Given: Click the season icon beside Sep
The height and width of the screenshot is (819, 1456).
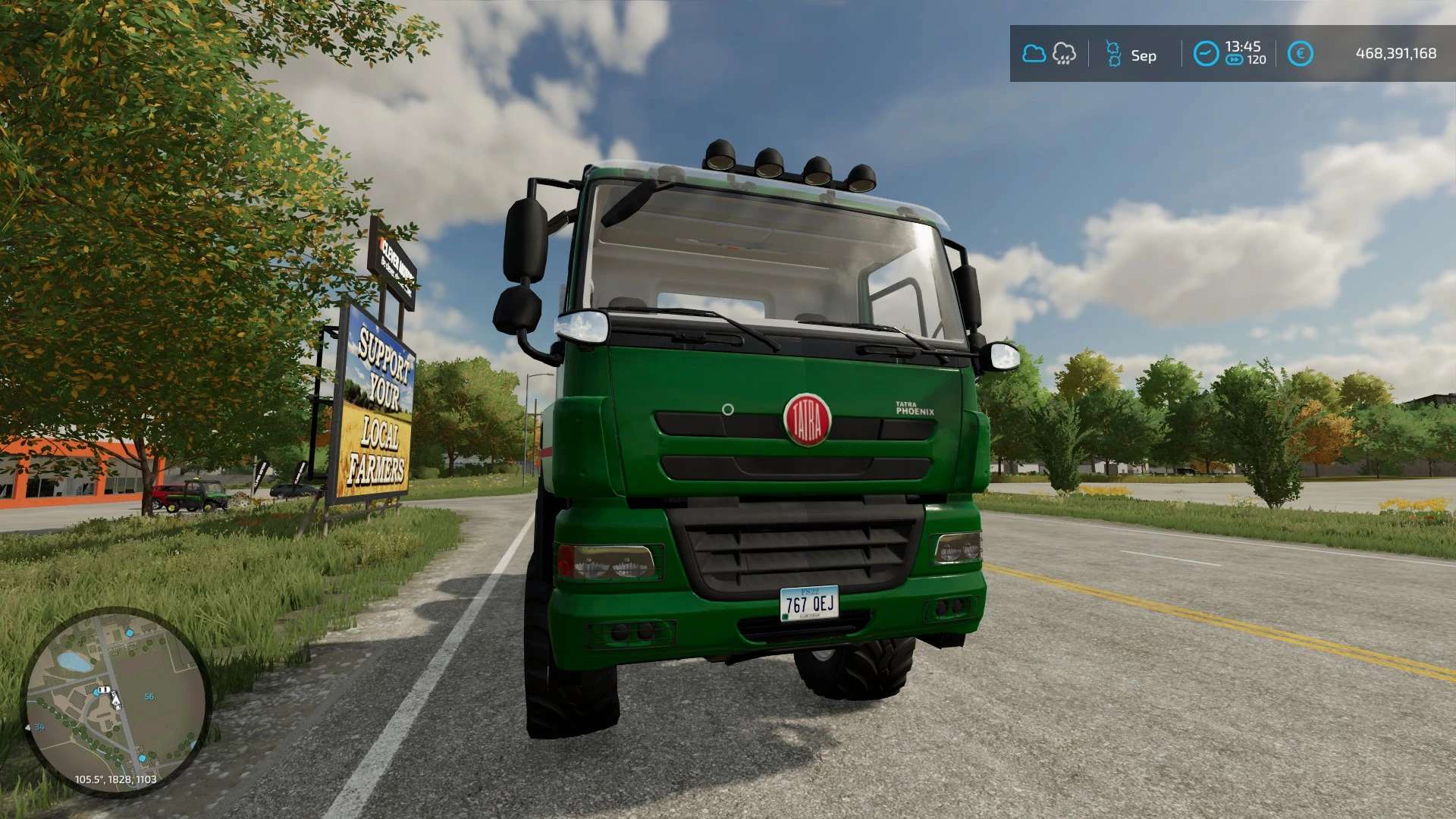Looking at the screenshot, I should (1113, 55).
